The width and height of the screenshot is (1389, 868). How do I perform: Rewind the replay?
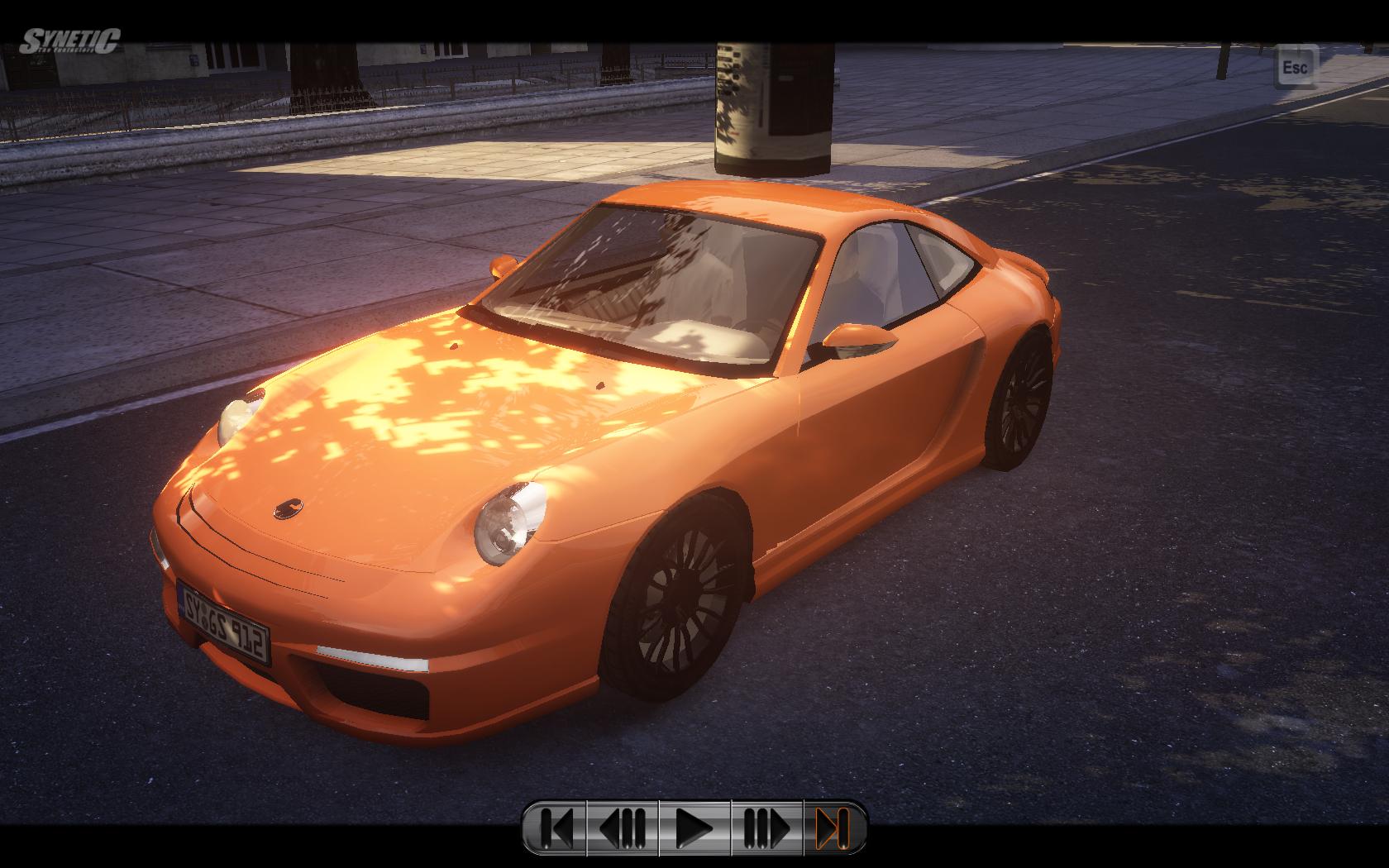[x=623, y=827]
